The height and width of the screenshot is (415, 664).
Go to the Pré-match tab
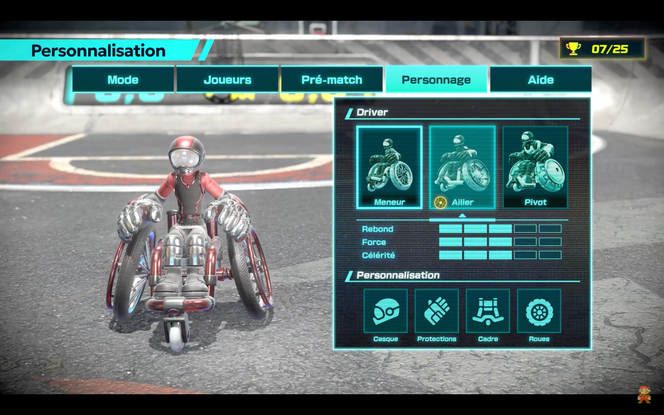pyautogui.click(x=331, y=80)
